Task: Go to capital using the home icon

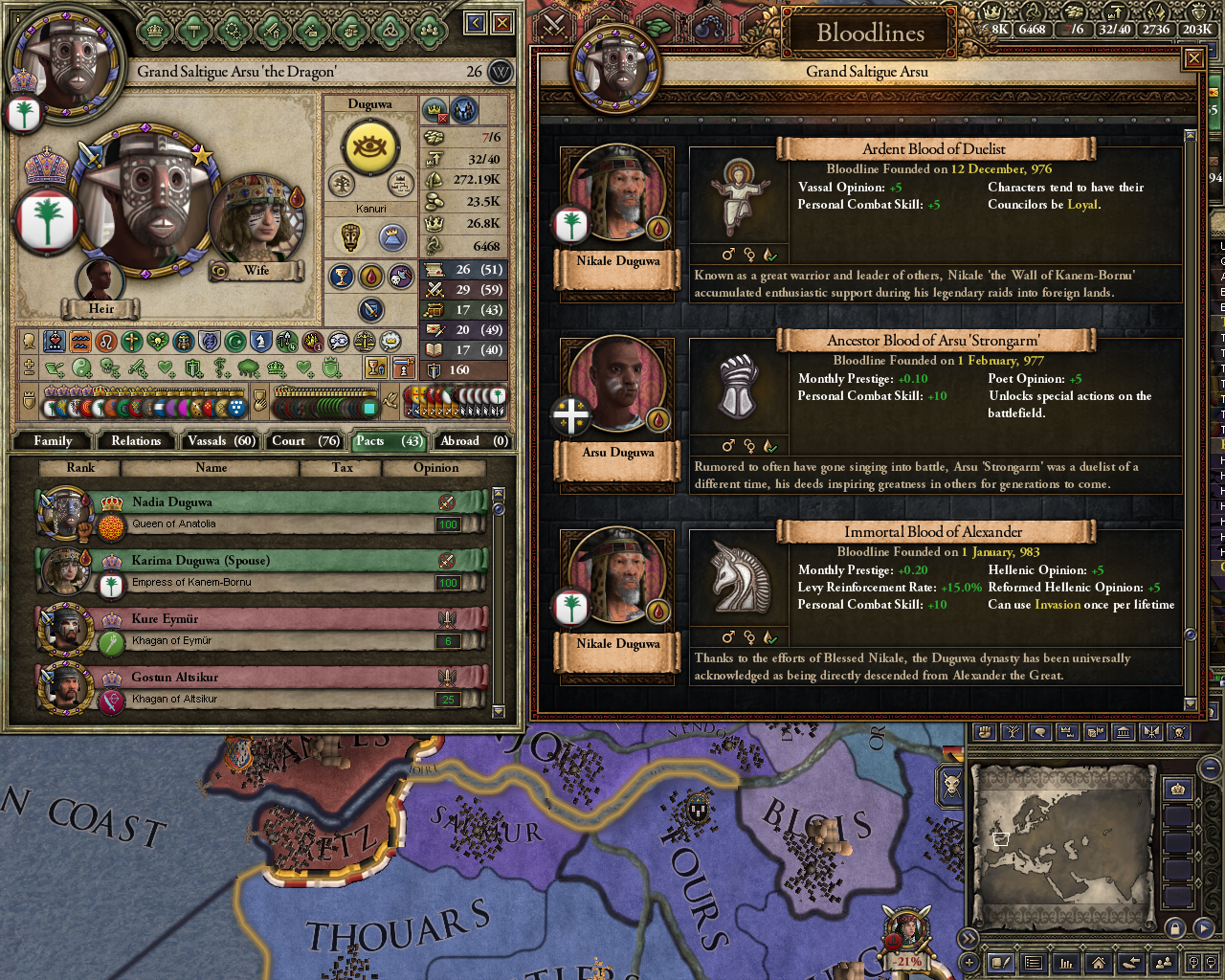Action: (x=1096, y=964)
